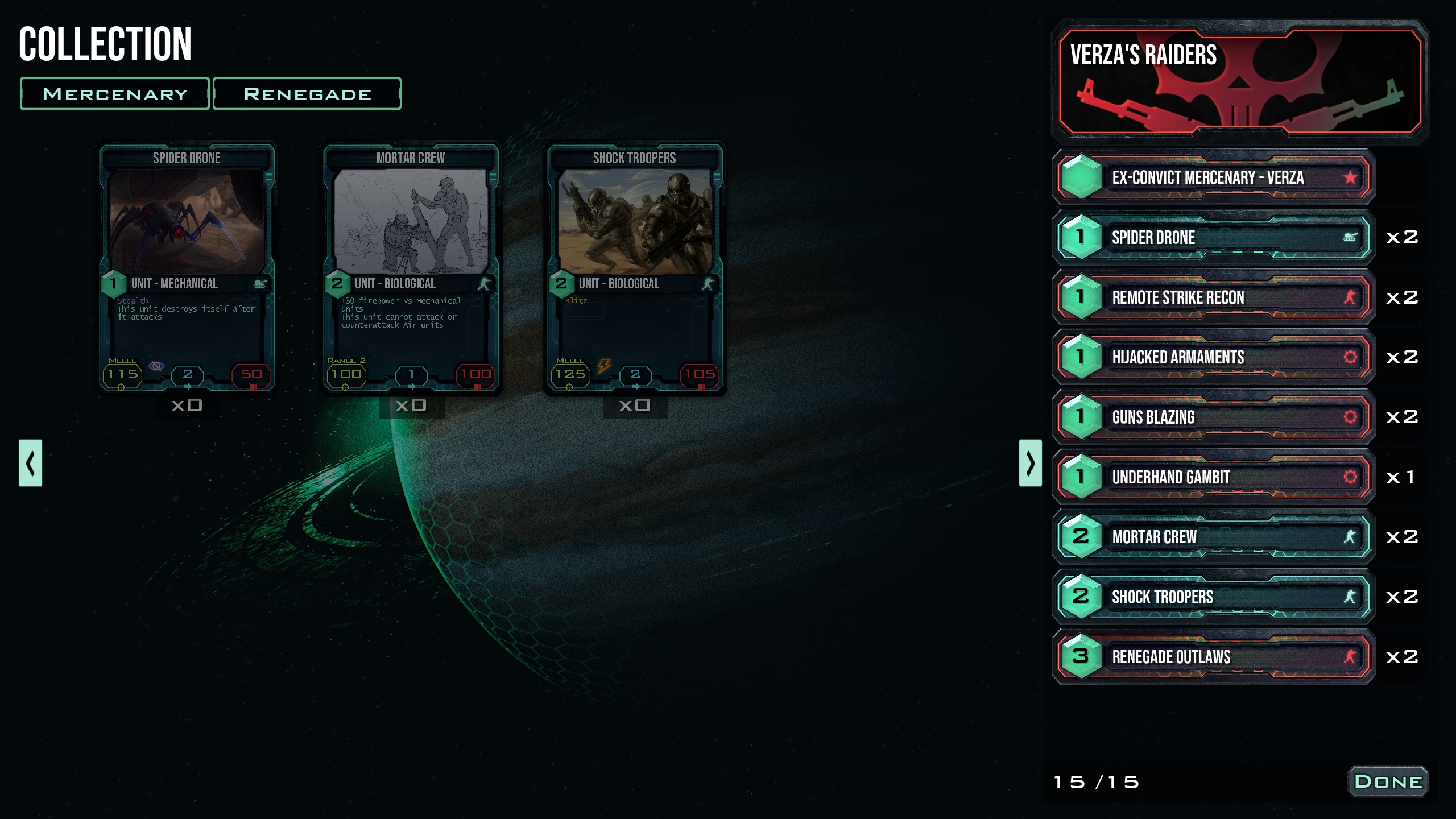Click the Verza's Raiders deck banner
1456x819 pixels.
click(1240, 82)
